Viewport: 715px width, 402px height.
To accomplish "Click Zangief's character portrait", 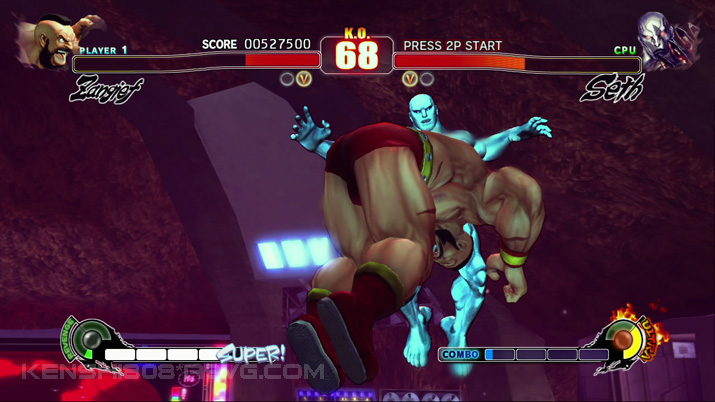I will pyautogui.click(x=48, y=41).
